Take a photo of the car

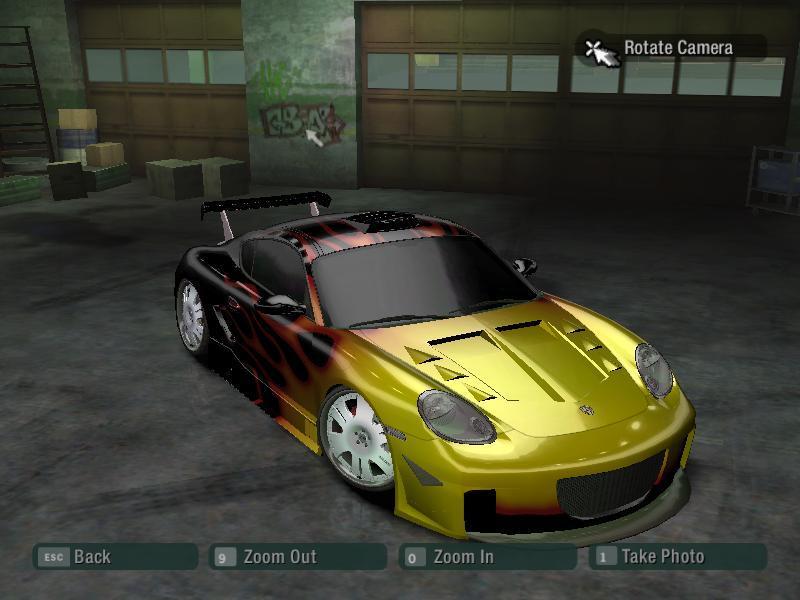coord(677,557)
